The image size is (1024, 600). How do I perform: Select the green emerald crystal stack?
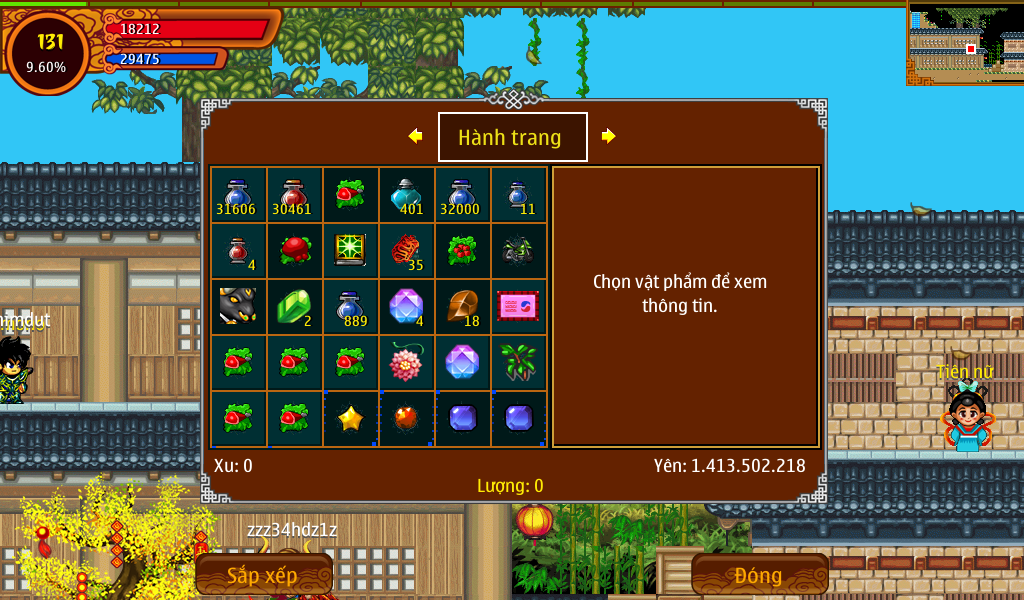tap(294, 307)
